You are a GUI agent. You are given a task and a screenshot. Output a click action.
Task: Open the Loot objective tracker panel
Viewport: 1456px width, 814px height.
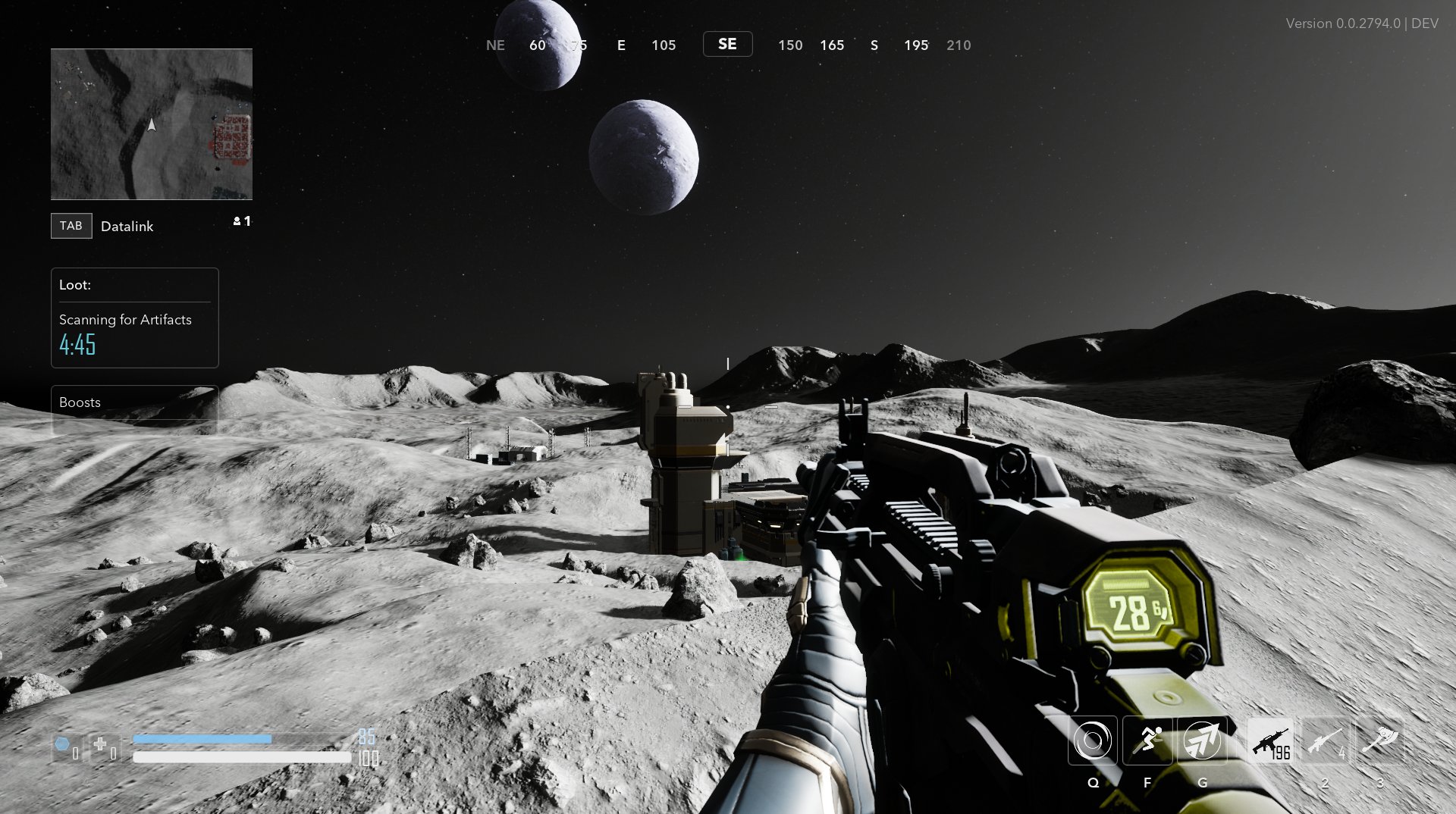134,318
